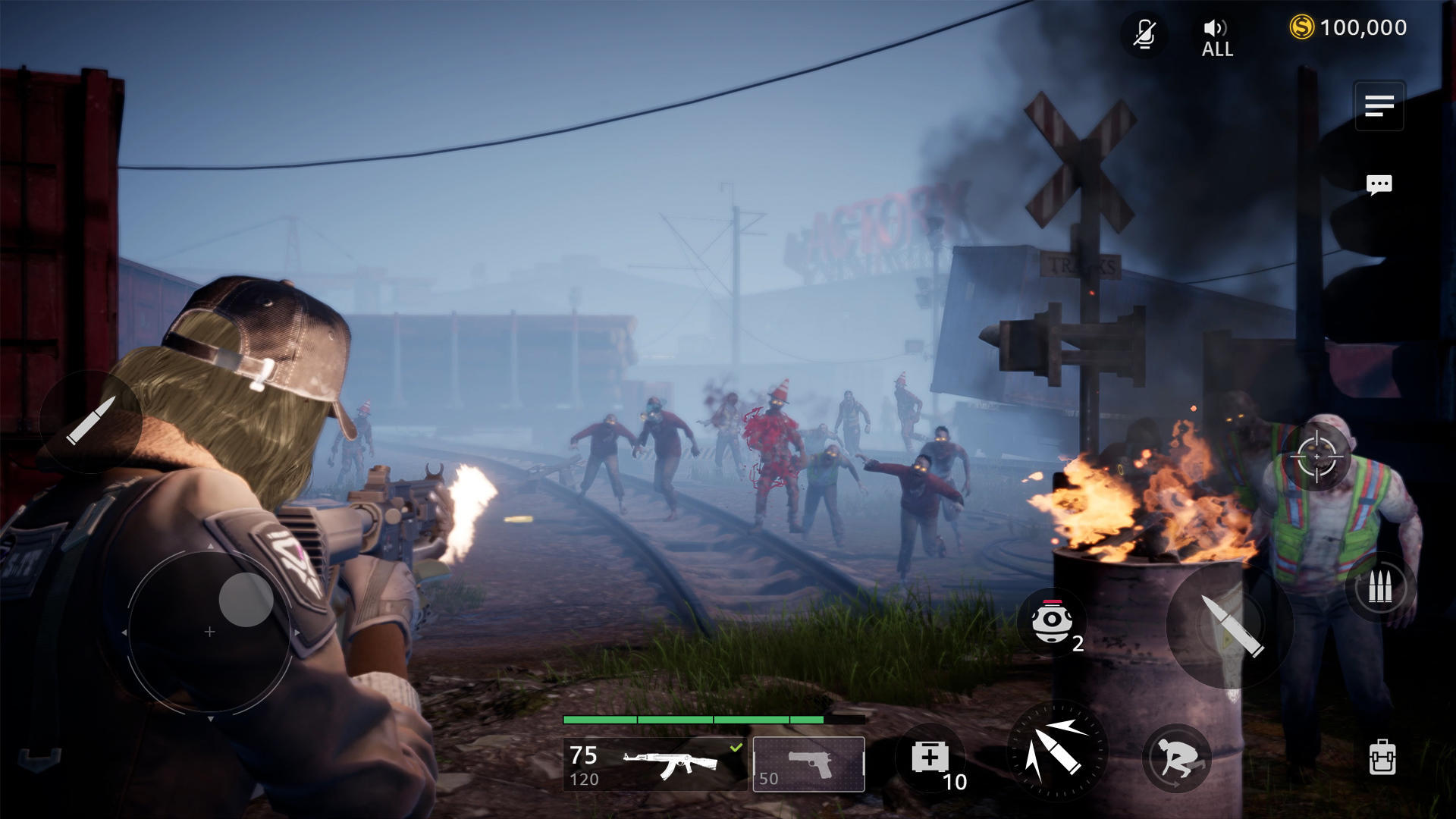The height and width of the screenshot is (819, 1456).
Task: Tap the three-bullets reload button
Action: pyautogui.click(x=1380, y=588)
